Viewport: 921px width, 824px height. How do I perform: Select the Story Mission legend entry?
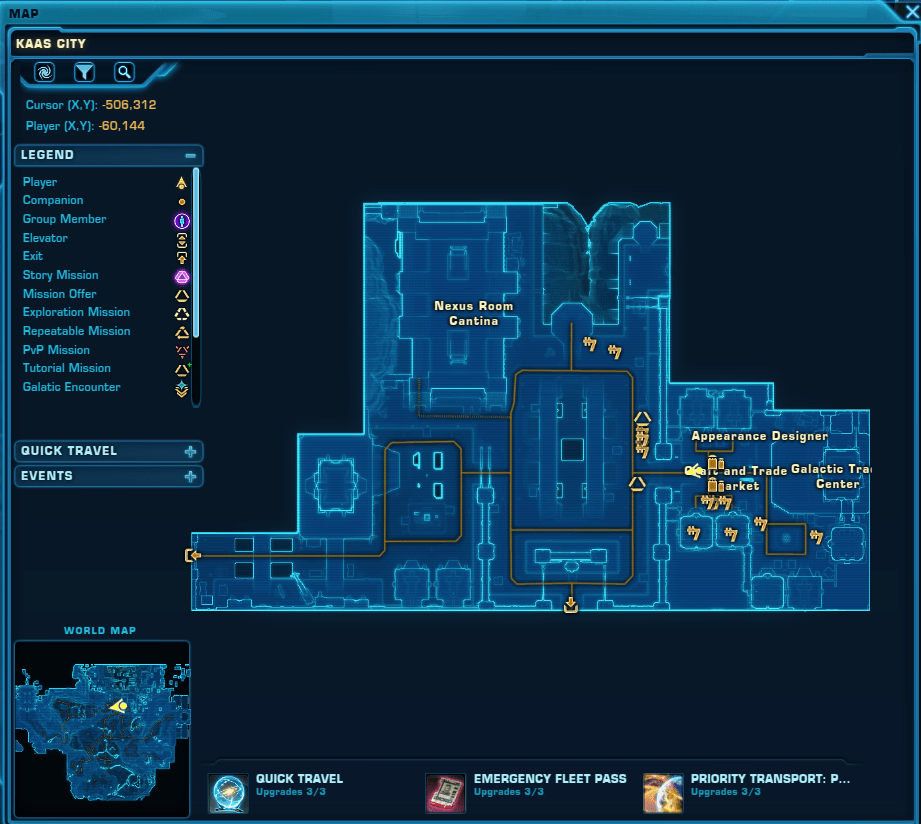click(61, 275)
